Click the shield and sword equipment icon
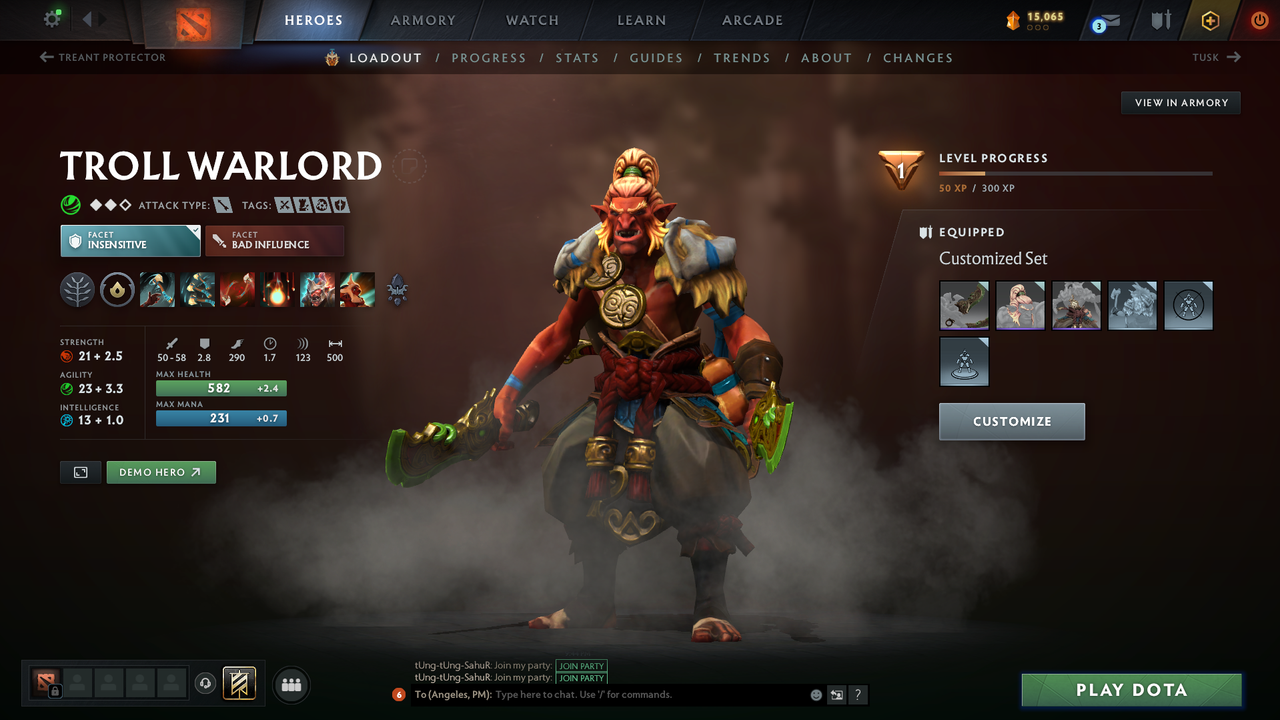Viewport: 1280px width, 720px height. click(1160, 19)
